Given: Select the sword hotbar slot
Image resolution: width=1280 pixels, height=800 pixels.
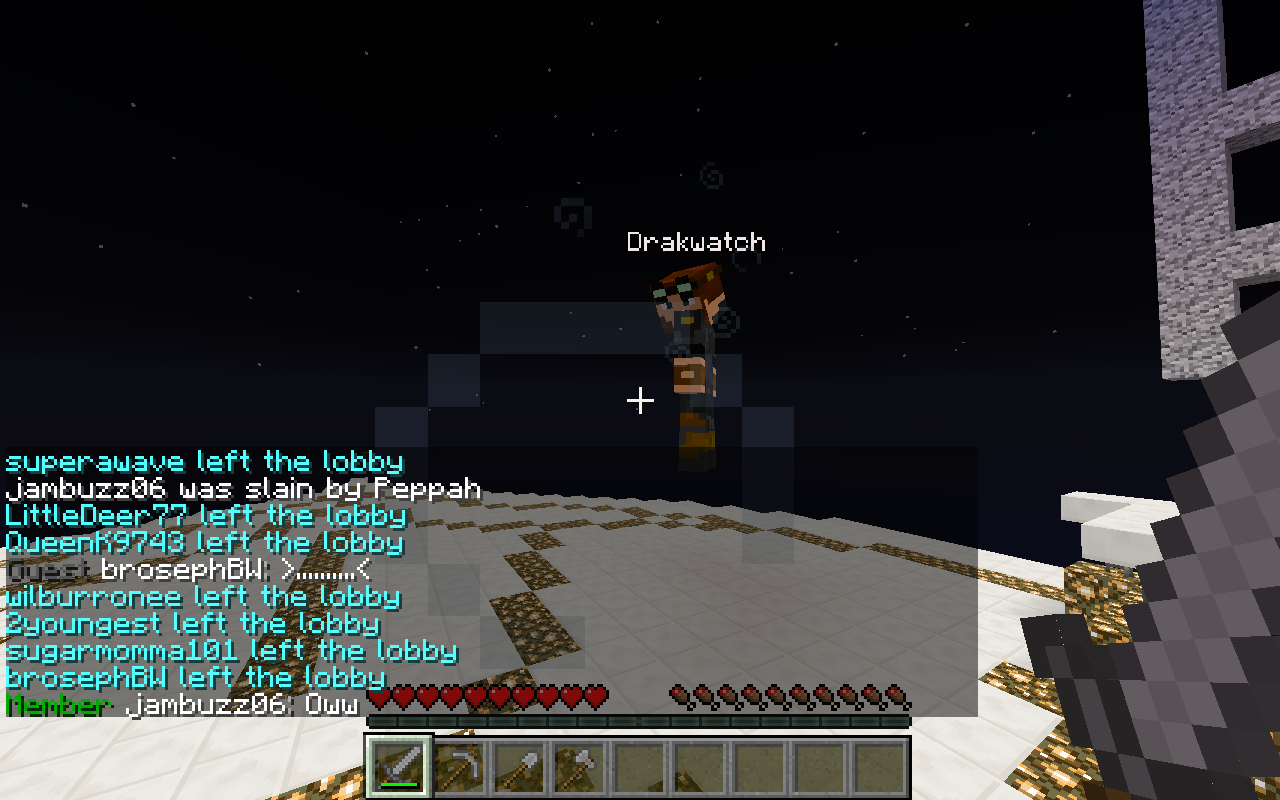Looking at the screenshot, I should 399,767.
